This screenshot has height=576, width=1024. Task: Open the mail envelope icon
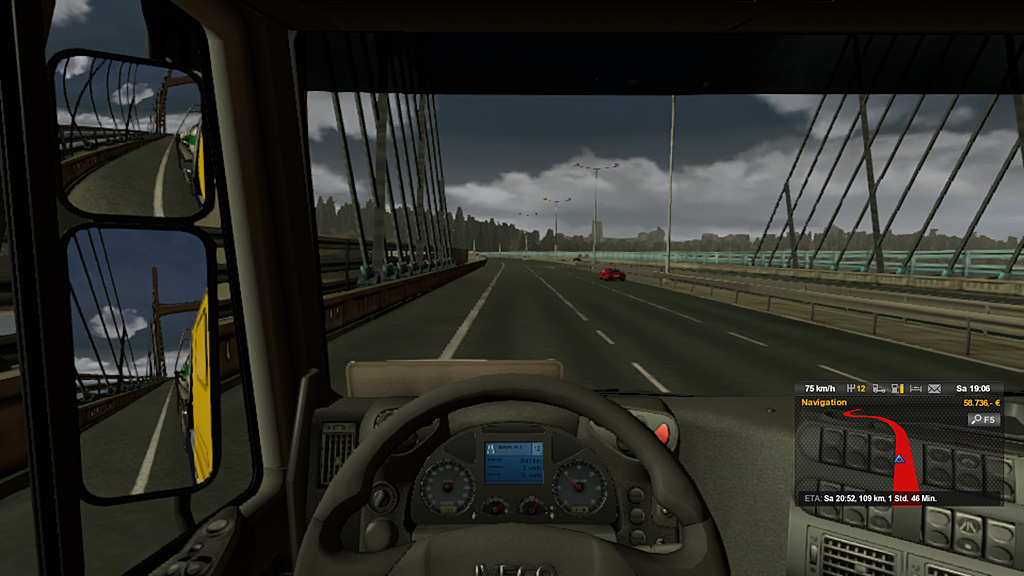(x=935, y=388)
